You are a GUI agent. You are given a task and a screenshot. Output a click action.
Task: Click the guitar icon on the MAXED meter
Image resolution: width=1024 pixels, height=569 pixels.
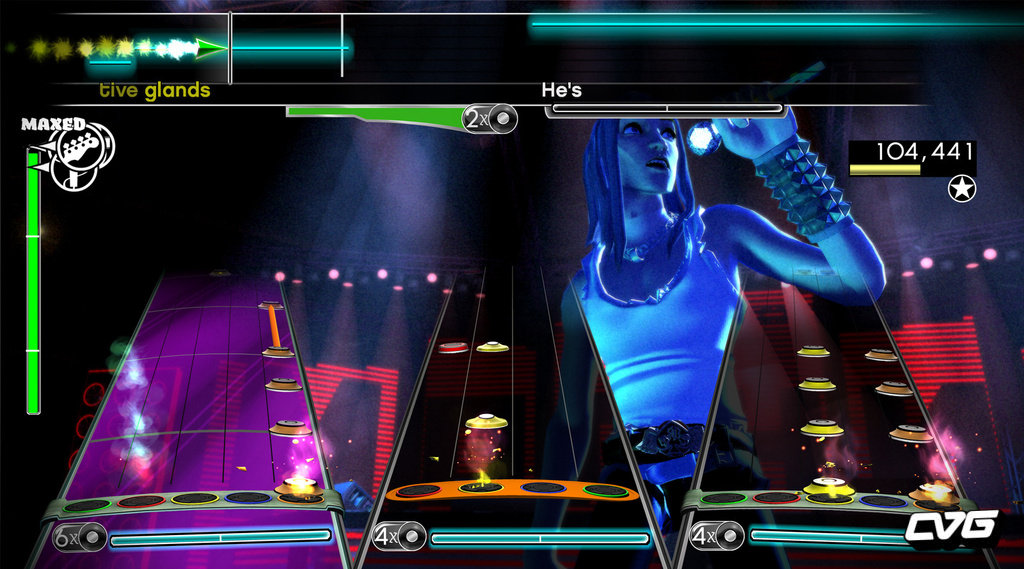pyautogui.click(x=80, y=150)
